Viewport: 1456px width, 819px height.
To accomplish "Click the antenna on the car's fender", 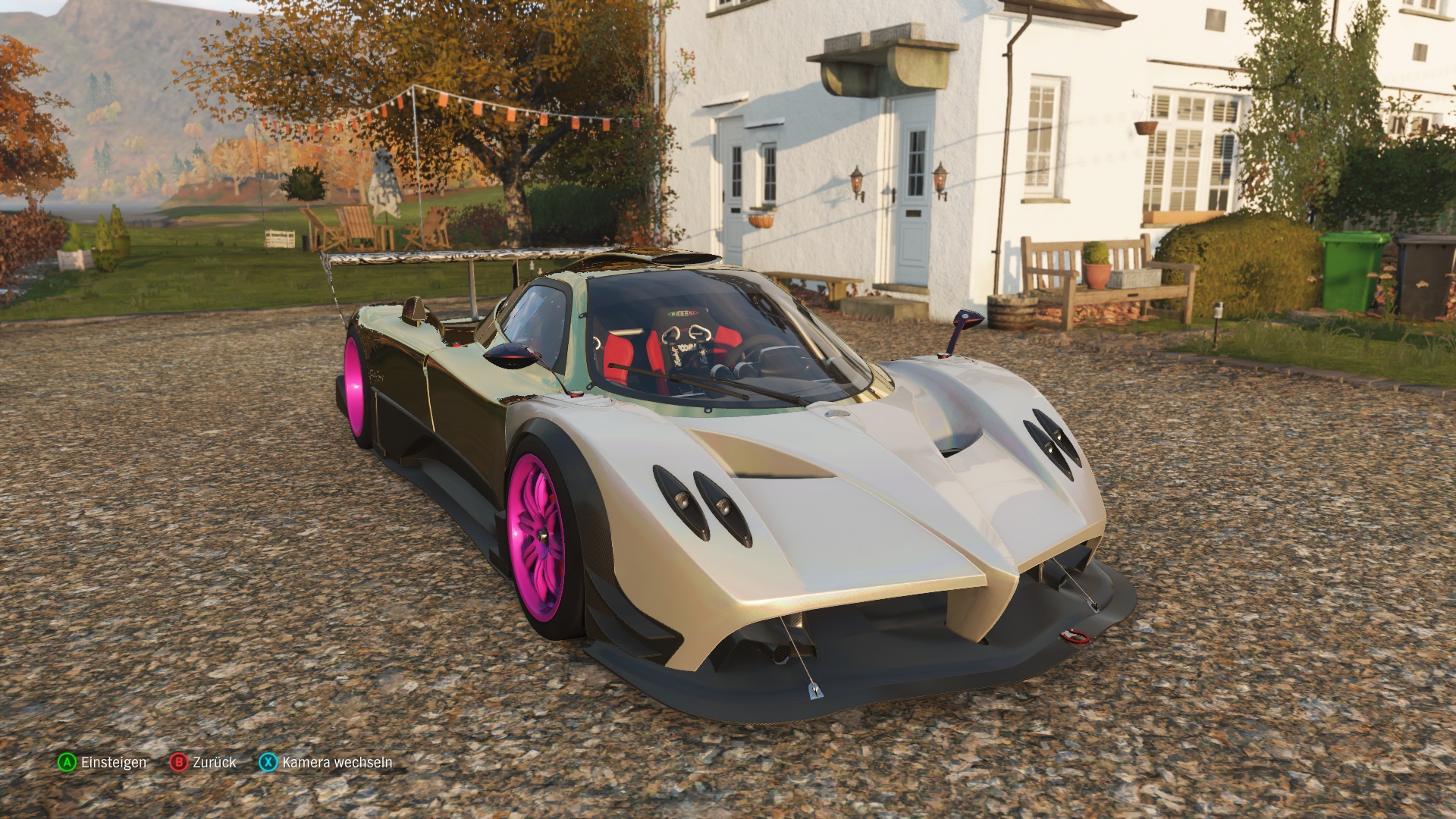I will click(958, 334).
